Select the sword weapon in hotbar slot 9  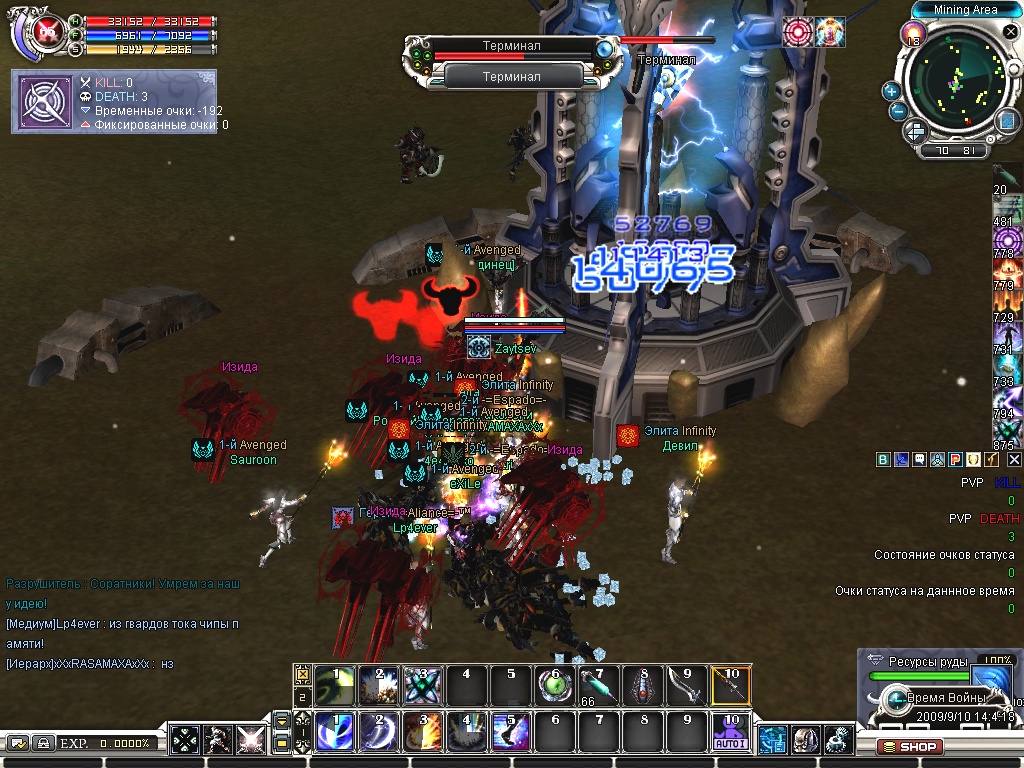(685, 686)
